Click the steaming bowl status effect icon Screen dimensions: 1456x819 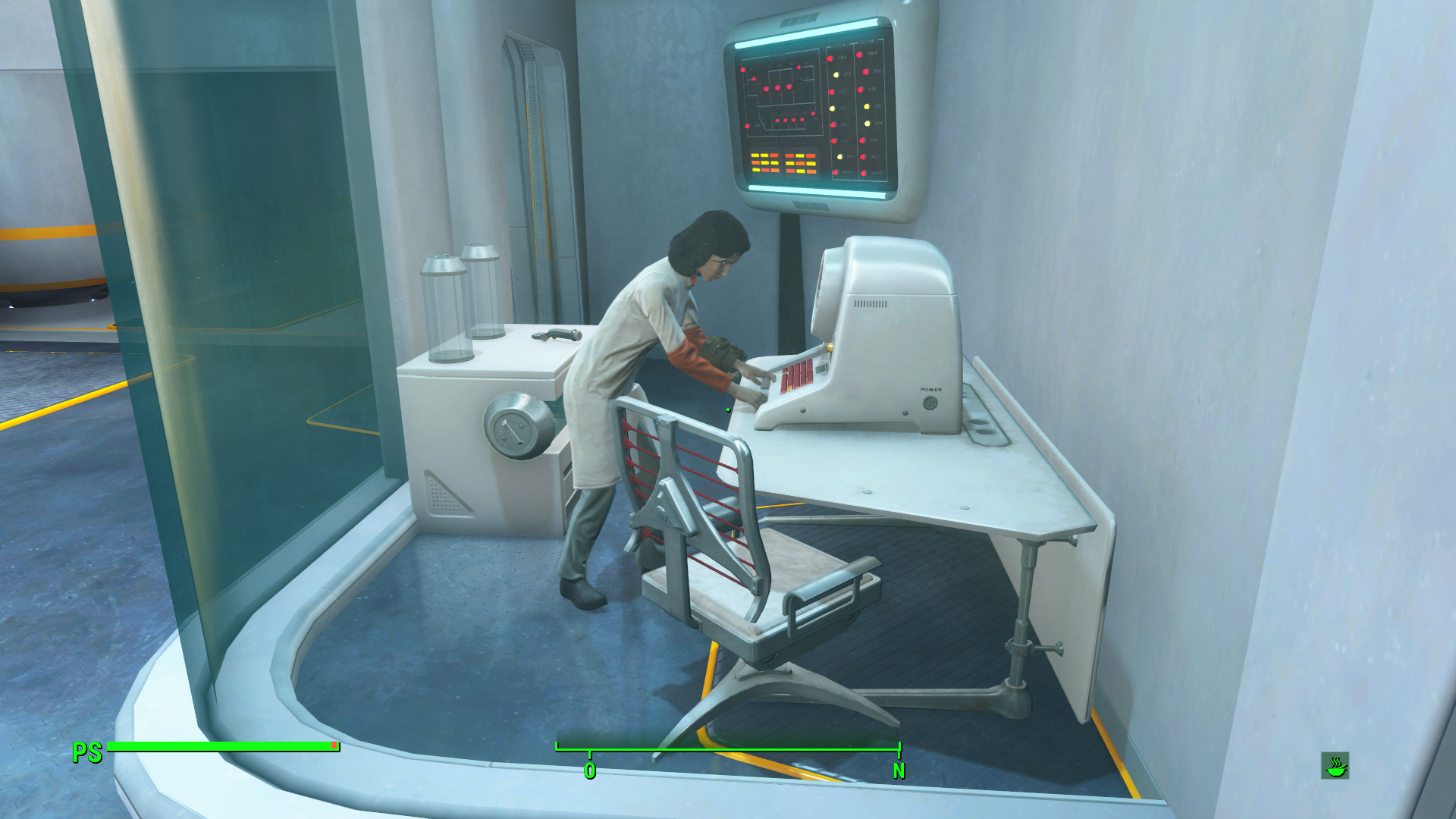[1335, 766]
